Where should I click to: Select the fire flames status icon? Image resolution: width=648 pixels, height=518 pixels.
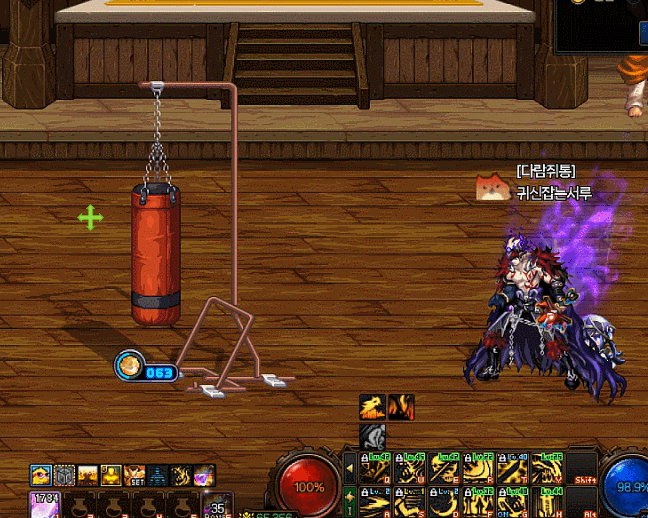click(401, 407)
